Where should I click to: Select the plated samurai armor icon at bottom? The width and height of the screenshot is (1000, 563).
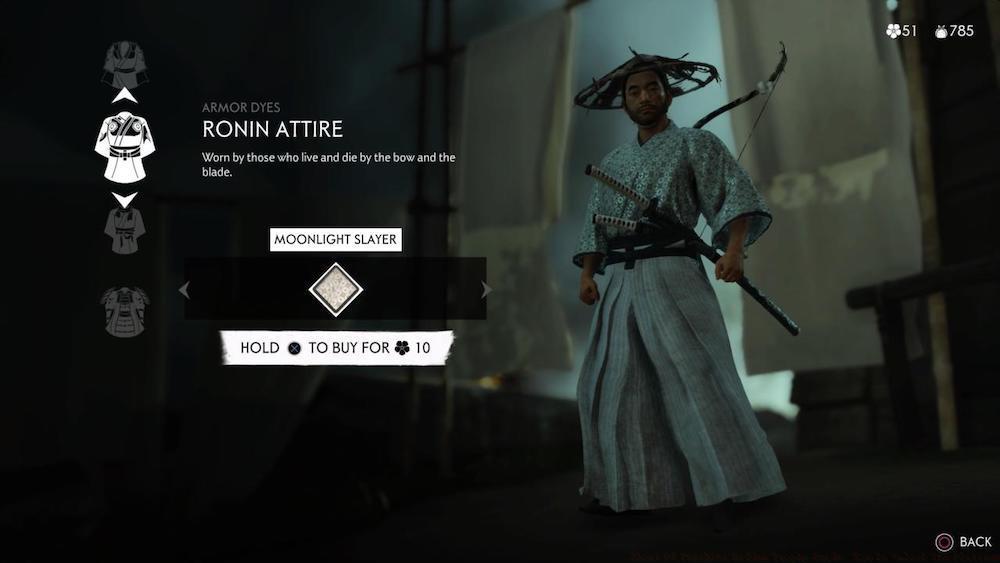[x=125, y=311]
